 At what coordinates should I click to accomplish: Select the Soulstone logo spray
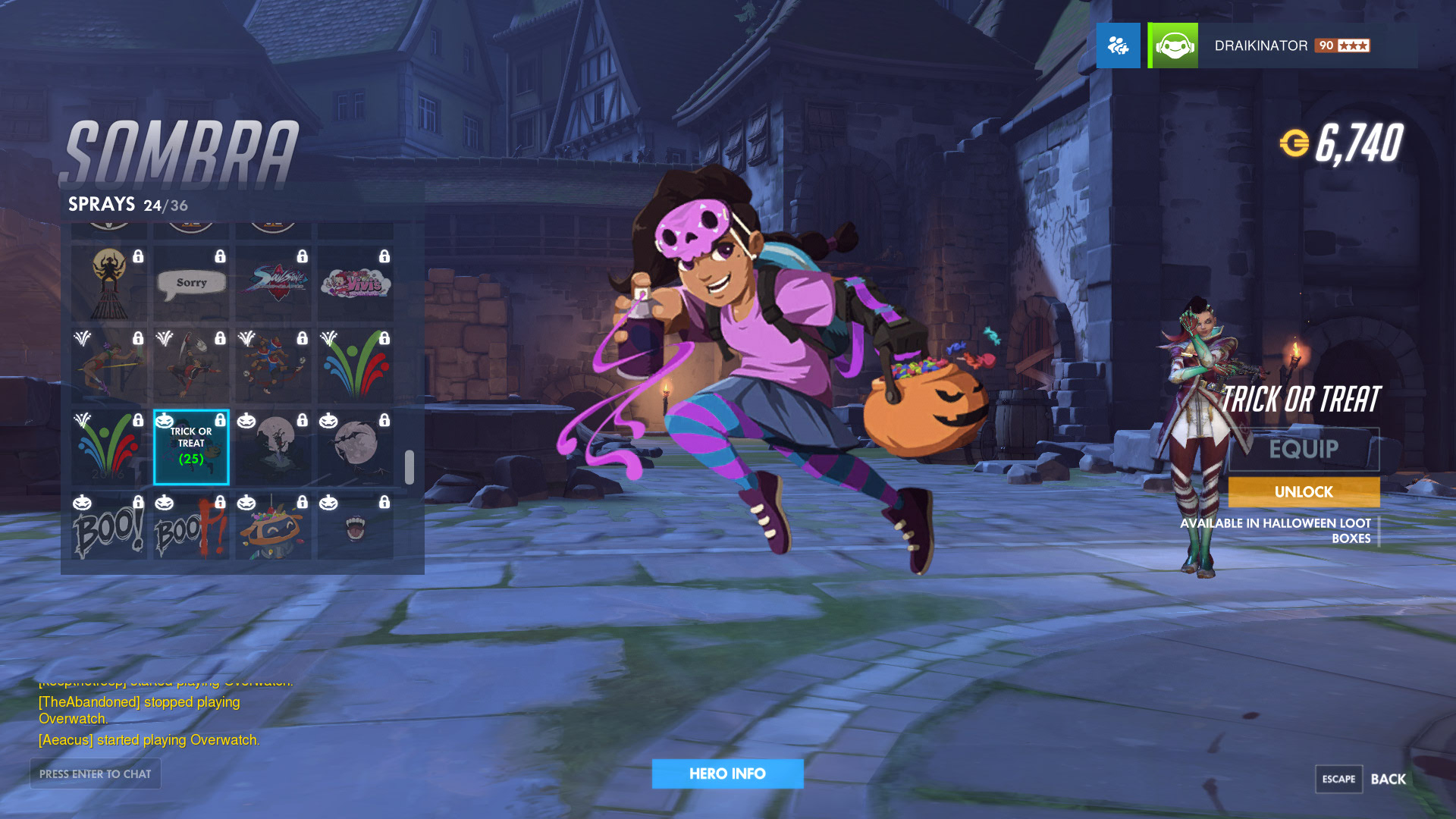(273, 283)
